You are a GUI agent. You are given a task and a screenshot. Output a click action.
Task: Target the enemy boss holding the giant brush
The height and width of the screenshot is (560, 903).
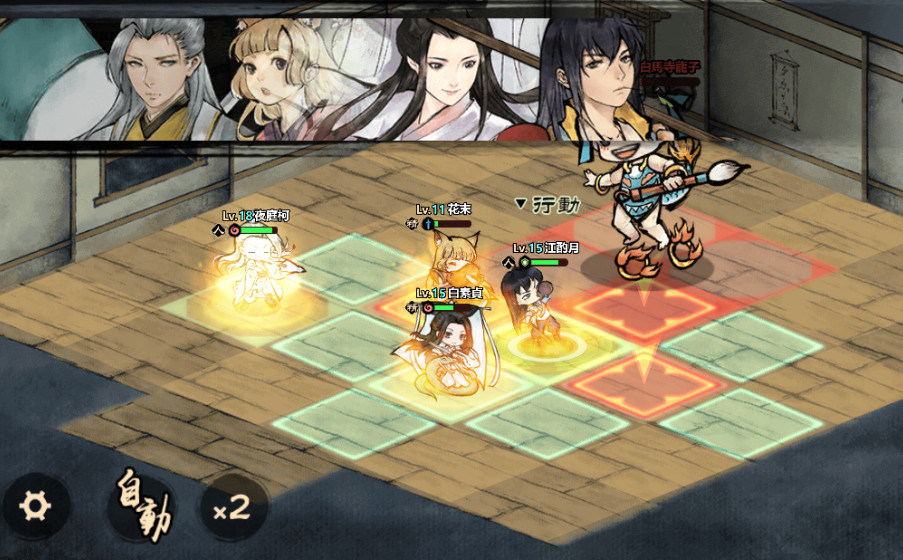tap(640, 200)
